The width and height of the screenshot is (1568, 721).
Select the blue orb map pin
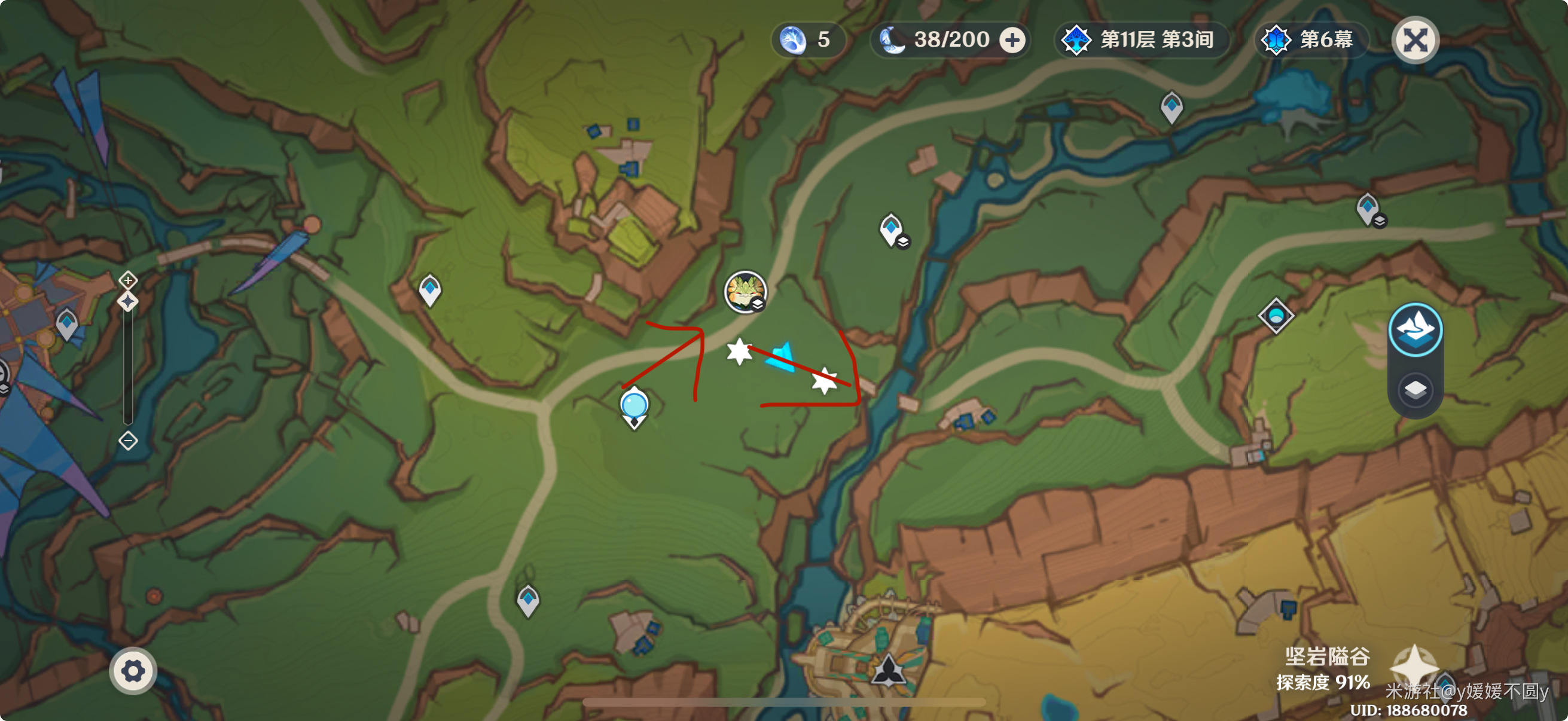pyautogui.click(x=634, y=407)
